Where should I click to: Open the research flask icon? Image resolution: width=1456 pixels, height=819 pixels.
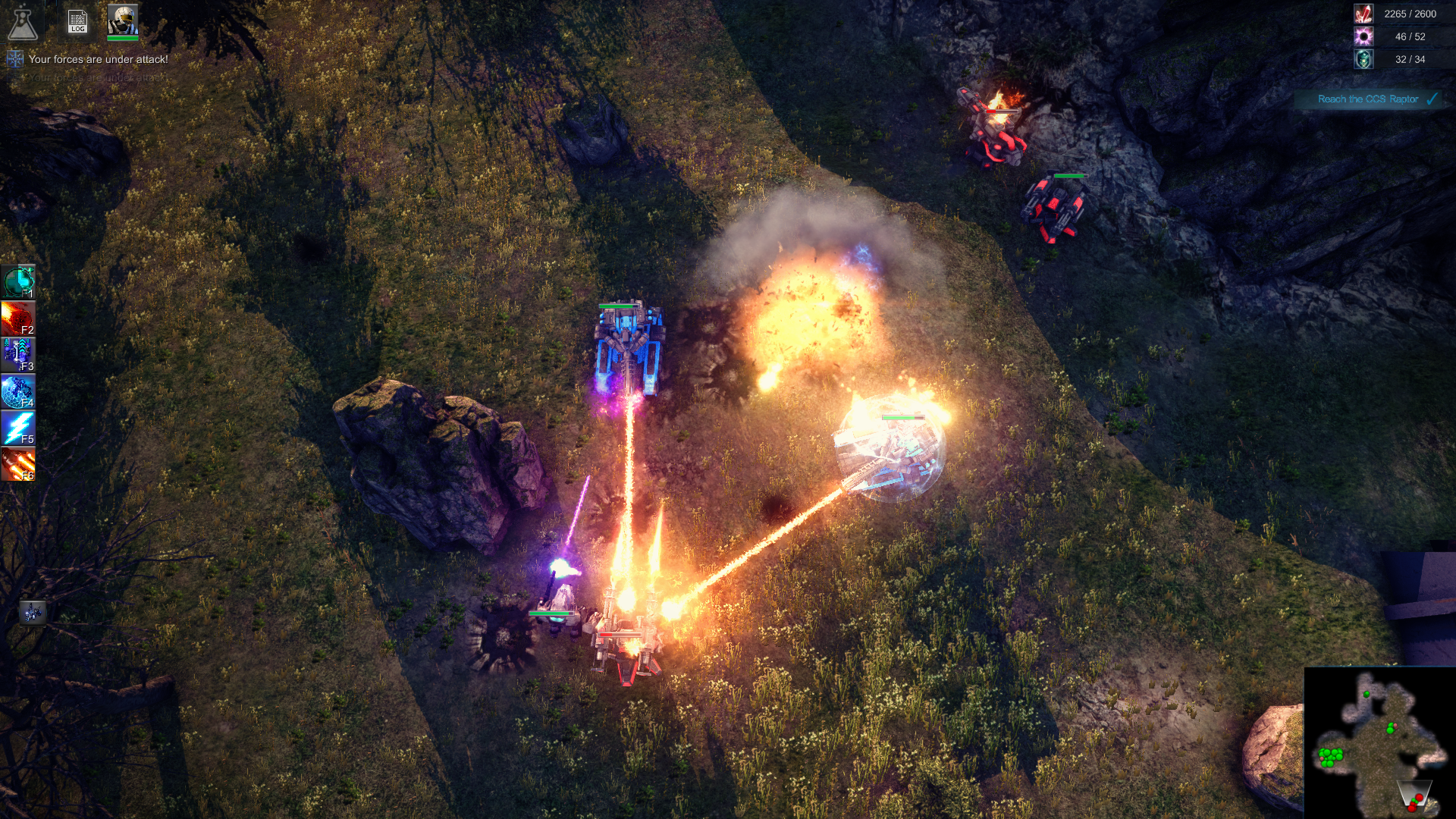[22, 23]
